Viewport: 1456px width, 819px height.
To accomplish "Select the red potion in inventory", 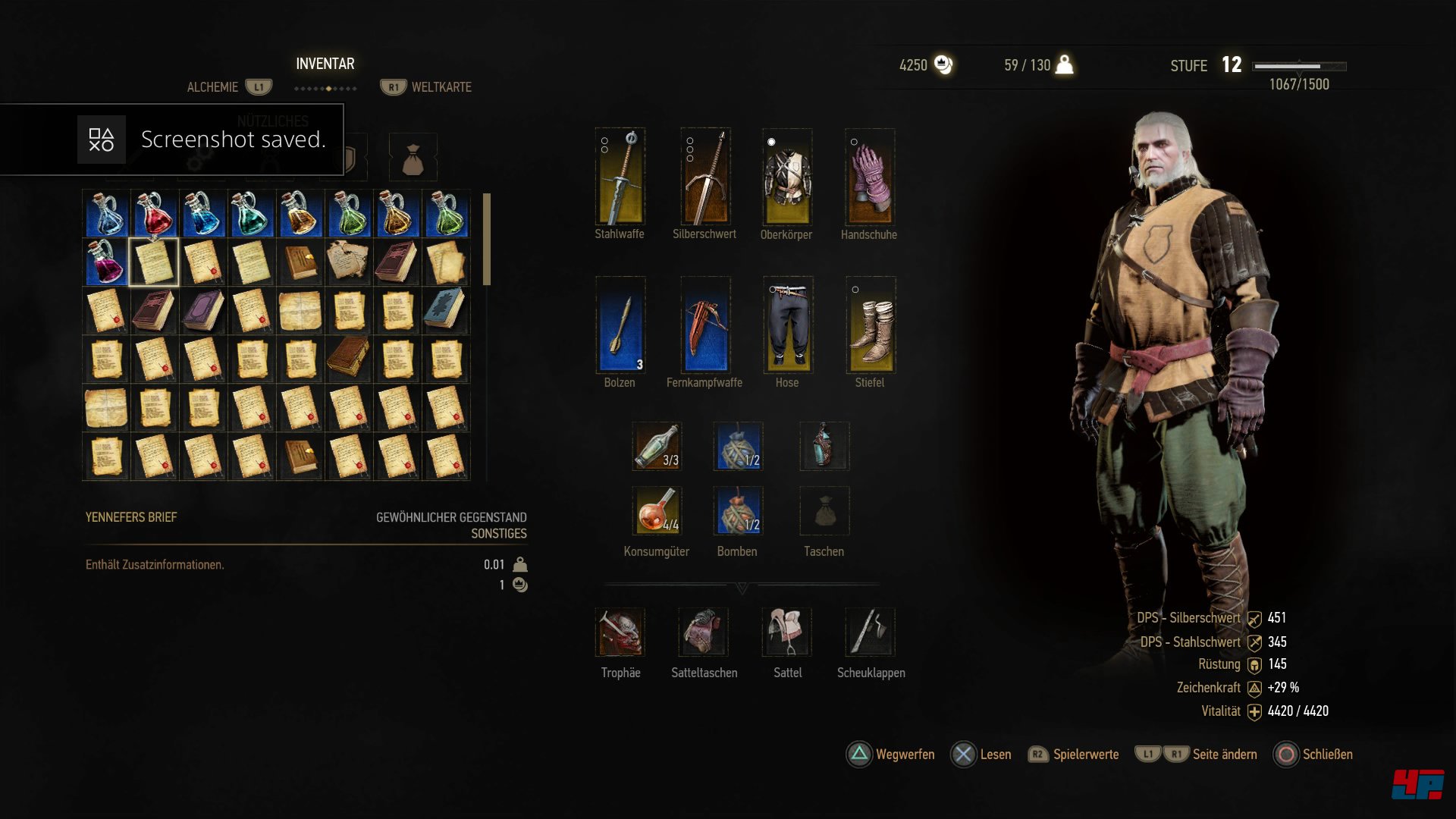I will (155, 214).
